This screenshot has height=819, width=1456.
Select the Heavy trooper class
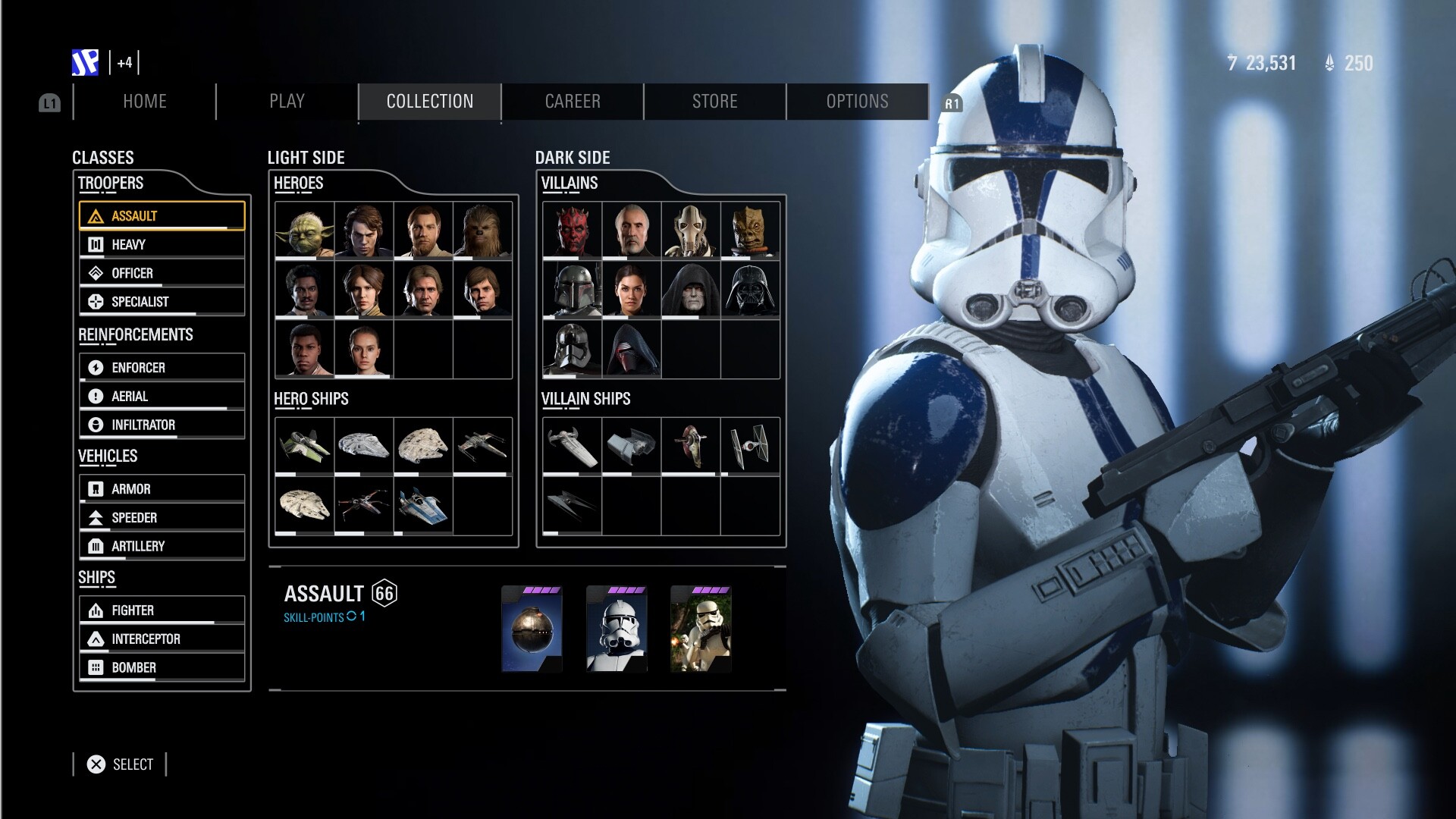coord(162,244)
